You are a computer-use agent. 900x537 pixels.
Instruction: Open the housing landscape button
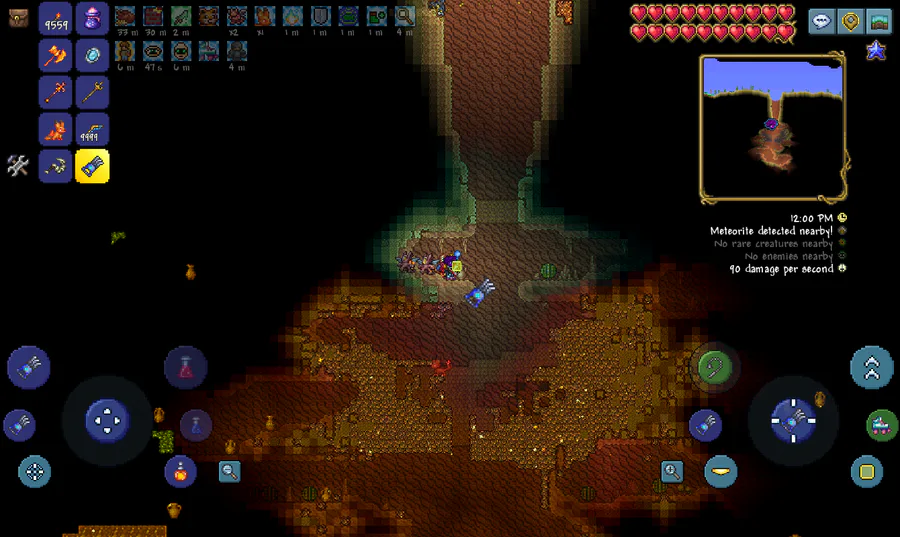click(878, 21)
